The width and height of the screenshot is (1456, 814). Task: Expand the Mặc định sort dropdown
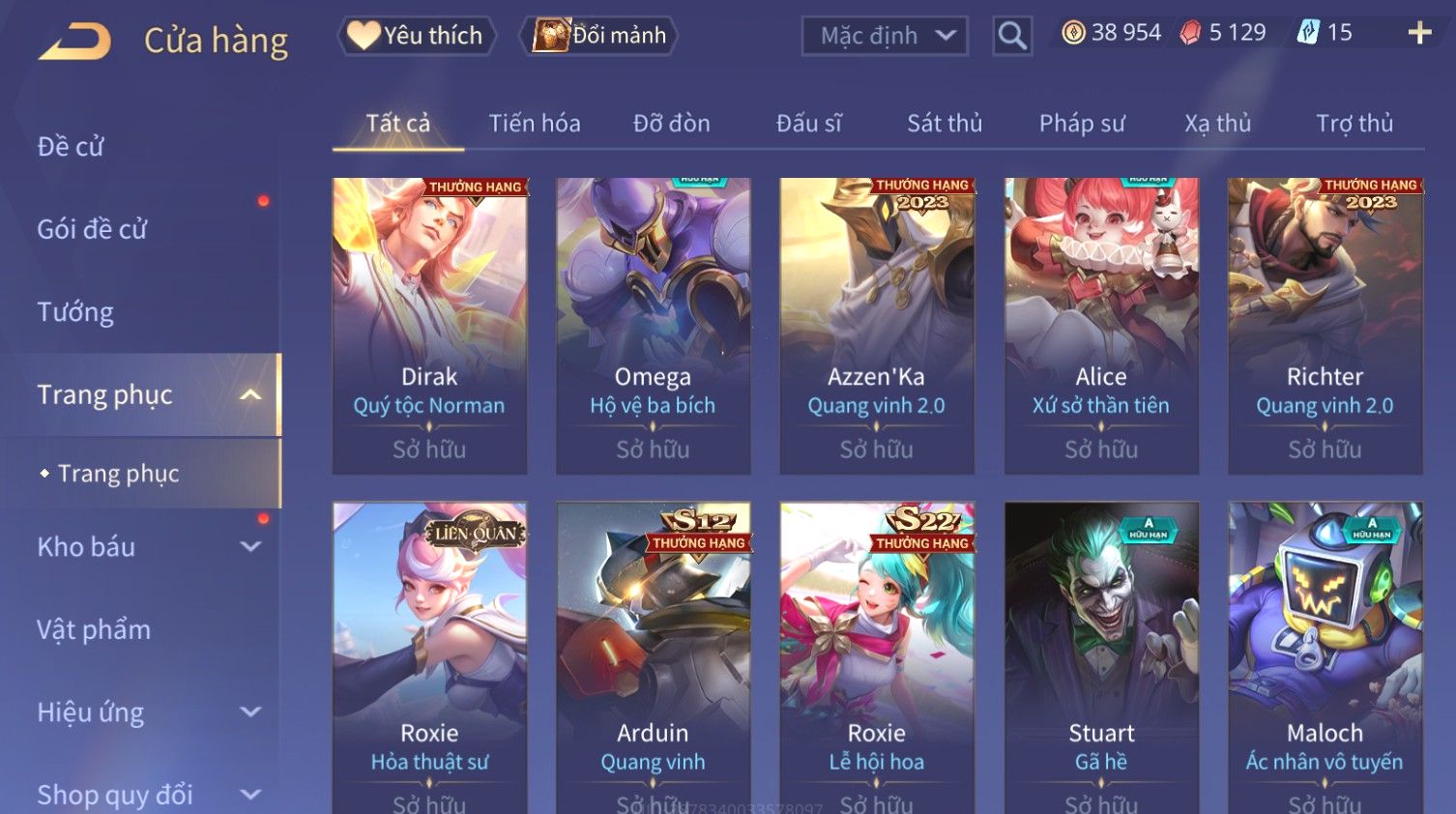[x=884, y=36]
